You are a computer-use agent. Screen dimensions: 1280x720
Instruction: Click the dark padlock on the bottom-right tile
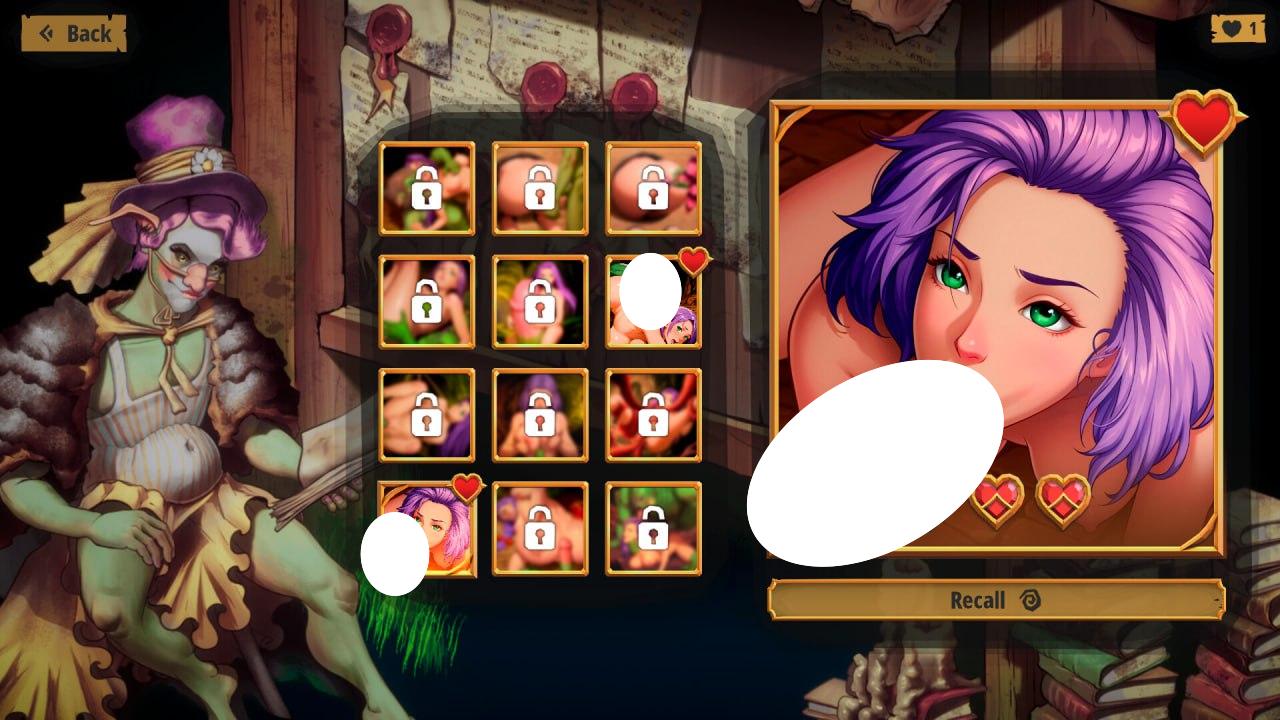(x=653, y=530)
